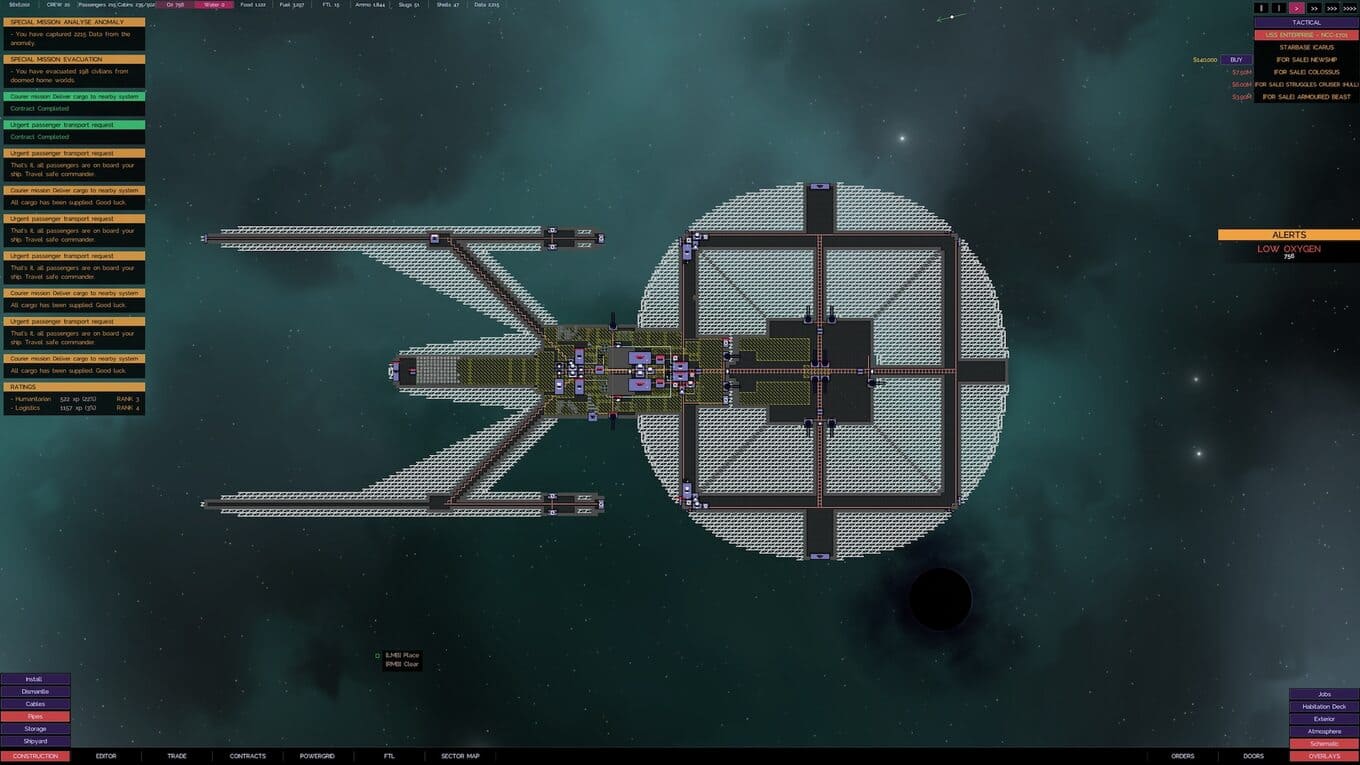Show the Jobs overlay
Image resolution: width=1360 pixels, height=765 pixels.
(1324, 694)
